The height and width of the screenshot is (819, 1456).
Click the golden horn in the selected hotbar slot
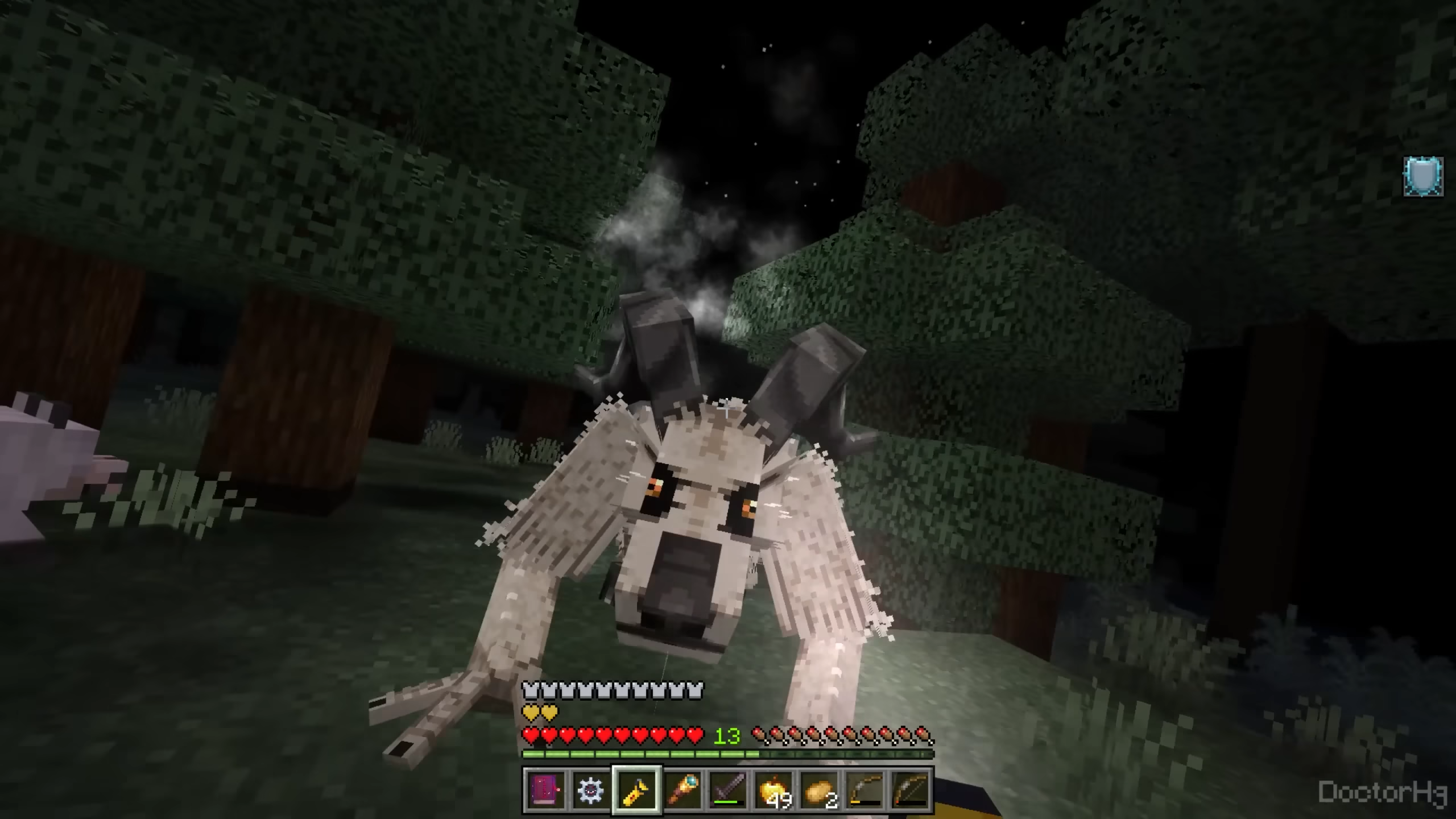[636, 789]
